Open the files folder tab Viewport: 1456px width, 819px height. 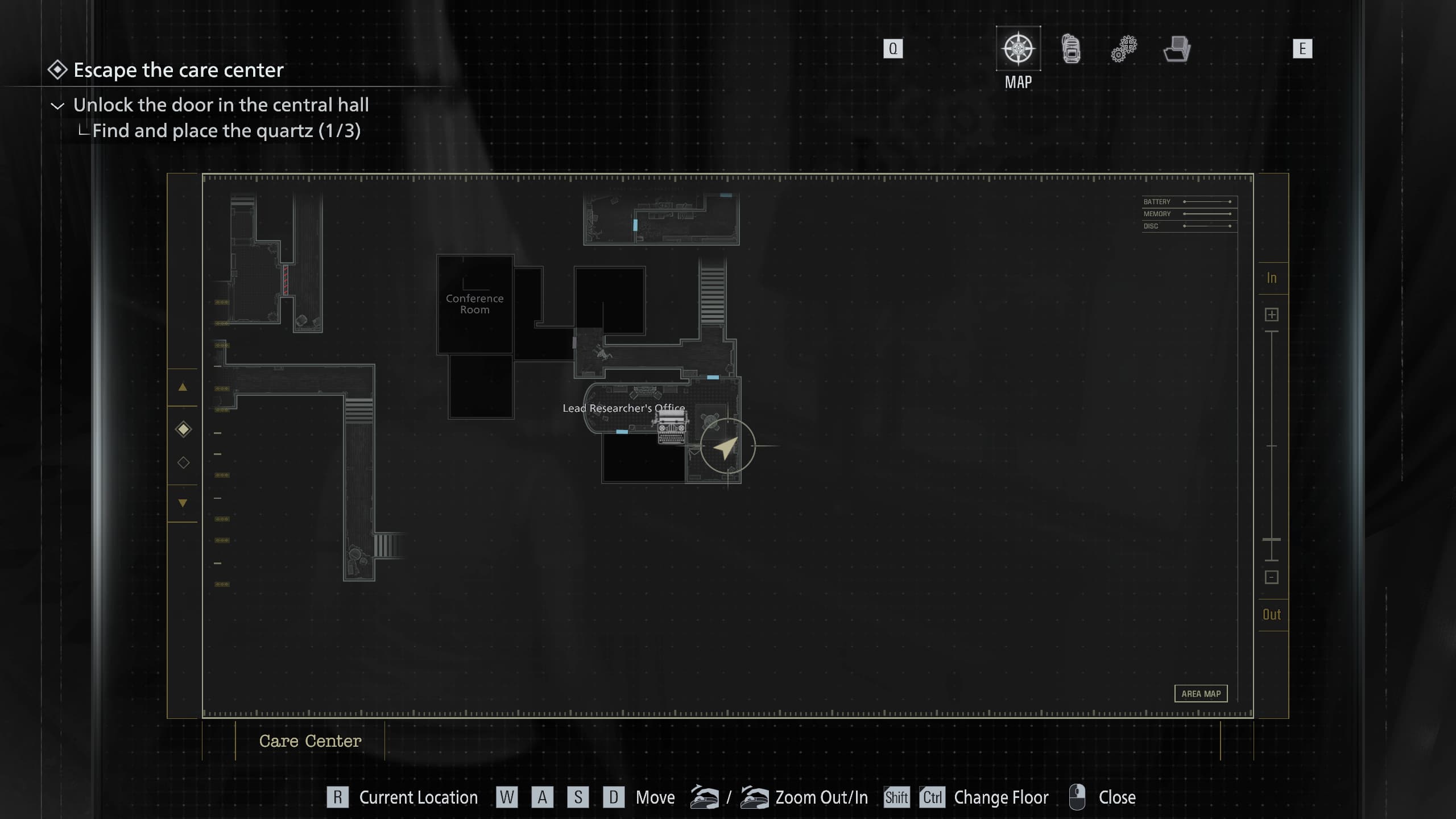pyautogui.click(x=1177, y=49)
